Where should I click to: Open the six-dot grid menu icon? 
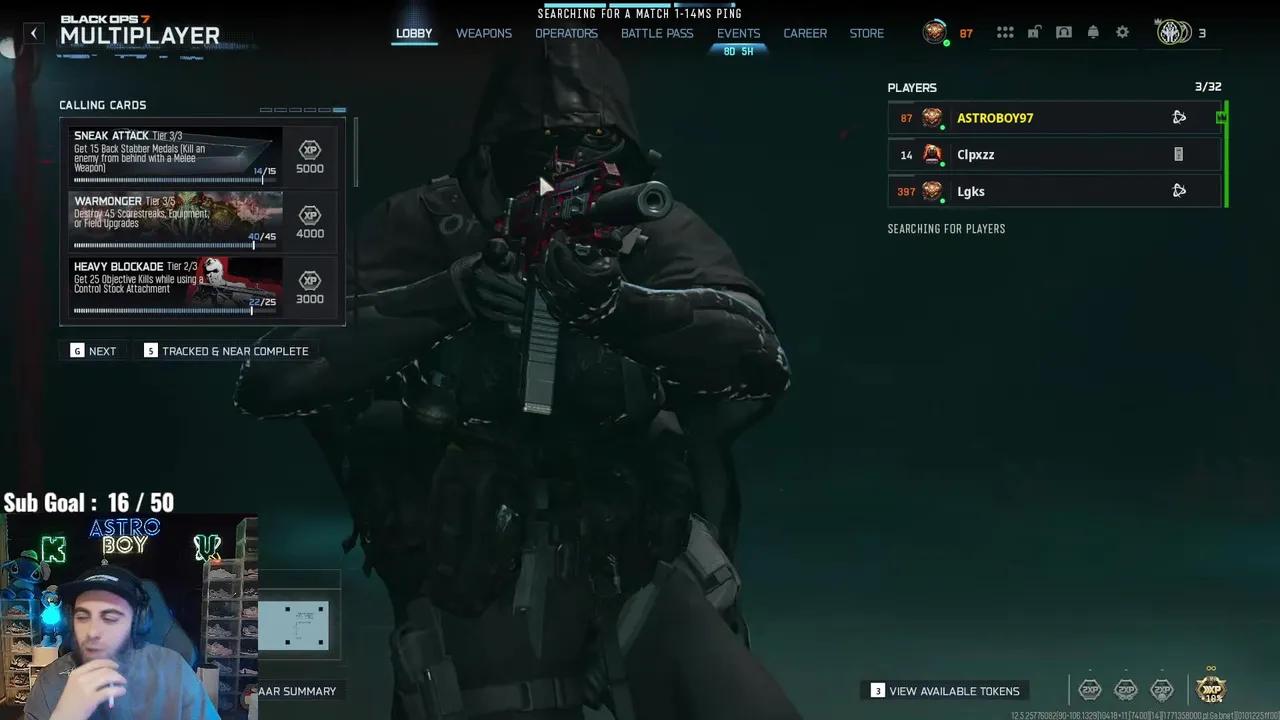click(x=1005, y=33)
